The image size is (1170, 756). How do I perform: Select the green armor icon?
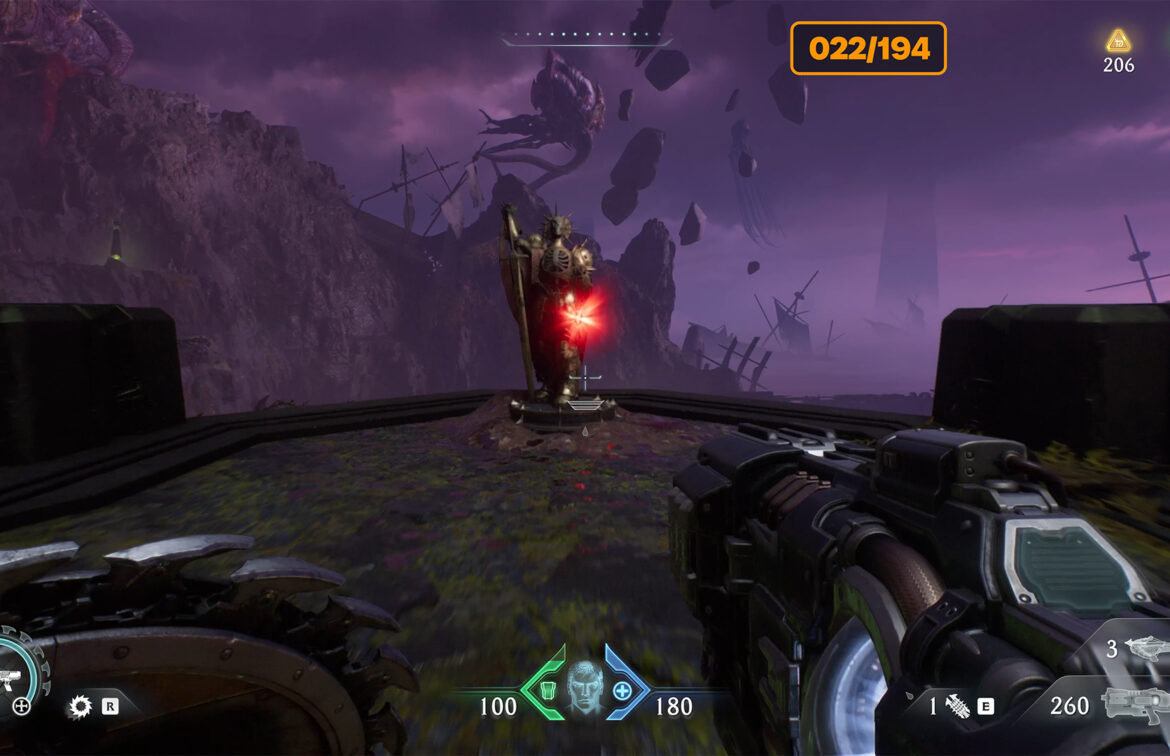[x=547, y=691]
